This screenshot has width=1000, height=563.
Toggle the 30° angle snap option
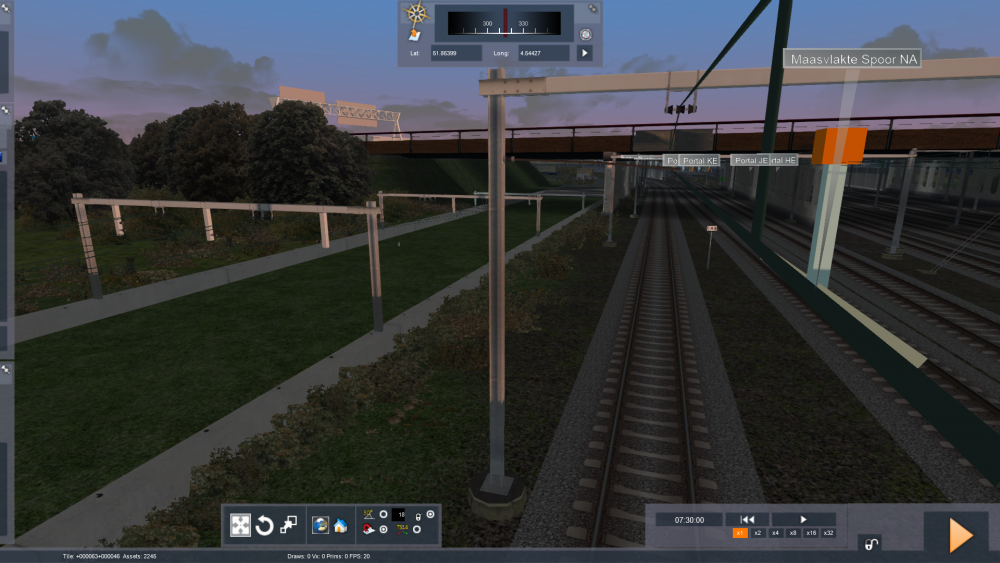pos(383,515)
